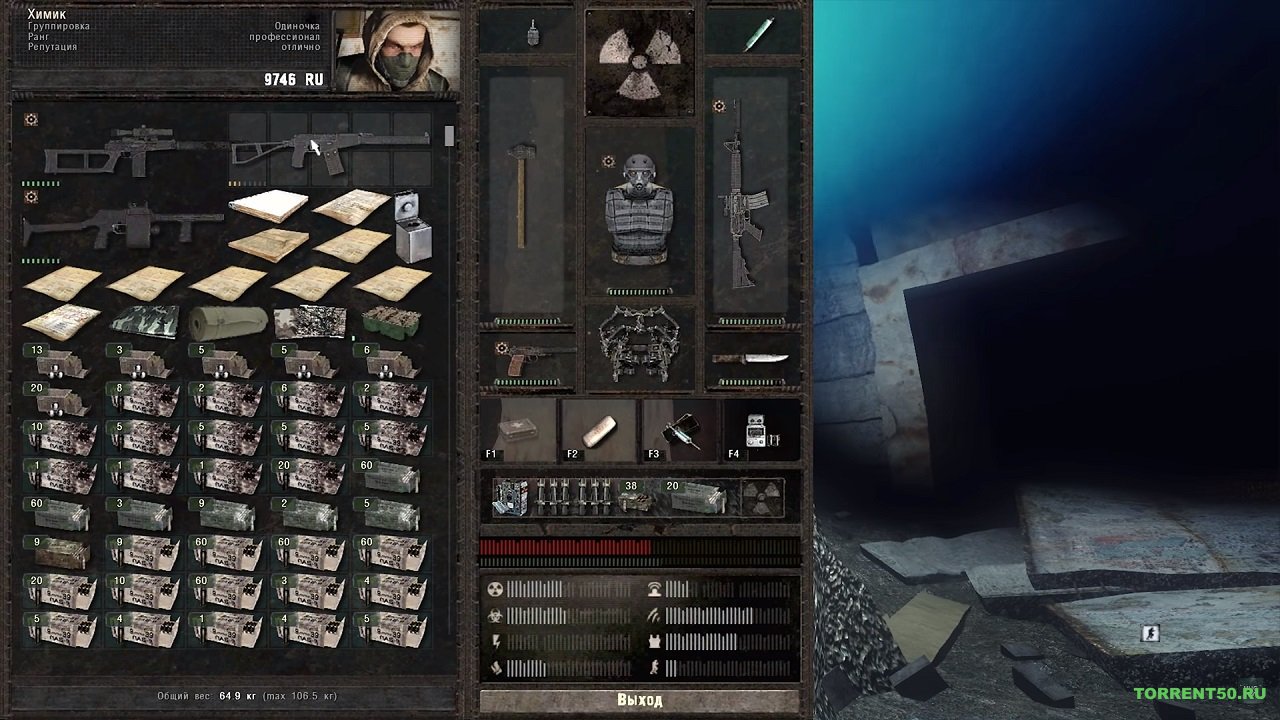Click the Выход exit button
The image size is (1280, 720).
(639, 700)
